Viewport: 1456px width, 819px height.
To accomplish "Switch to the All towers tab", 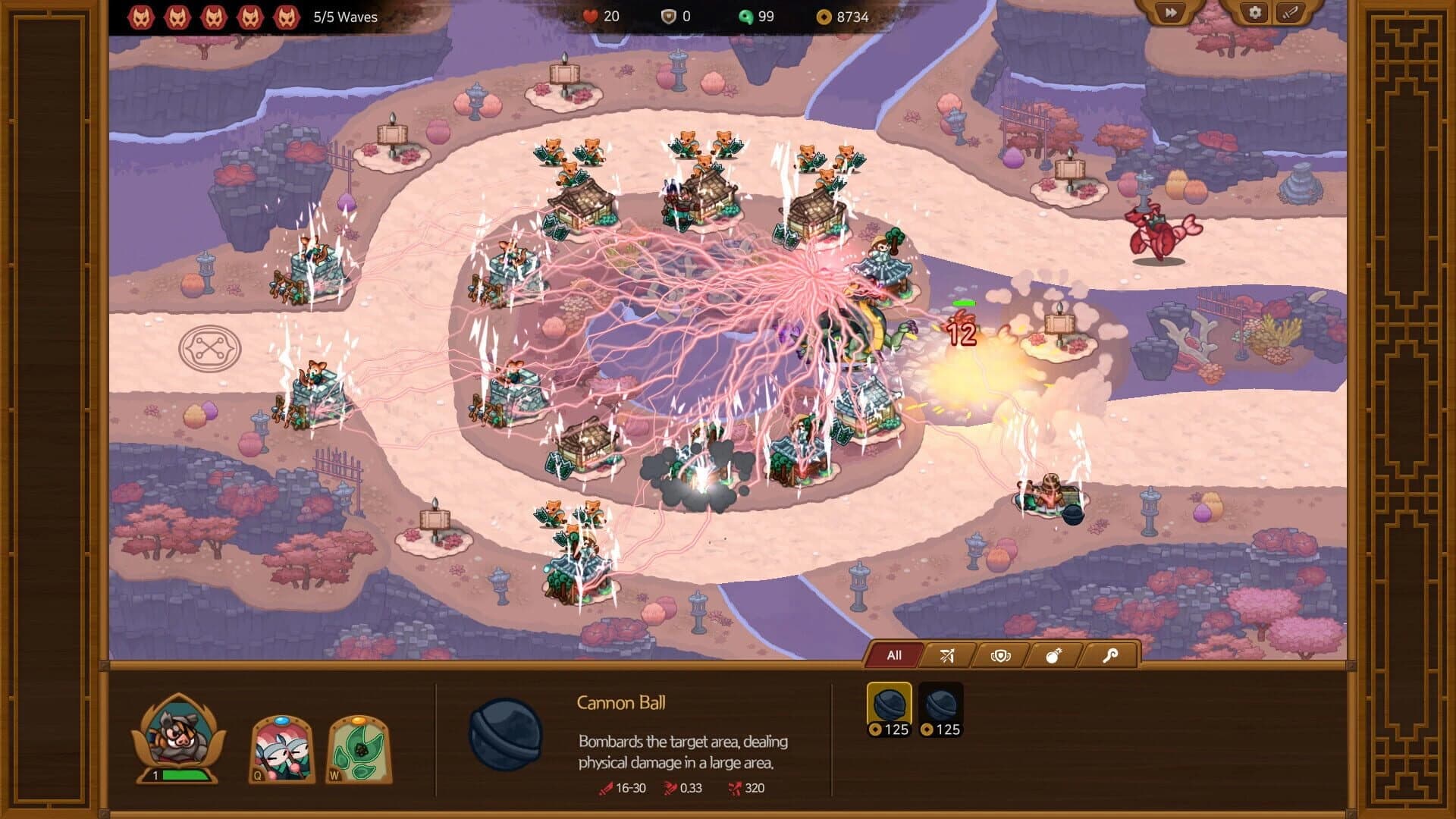I will [893, 654].
